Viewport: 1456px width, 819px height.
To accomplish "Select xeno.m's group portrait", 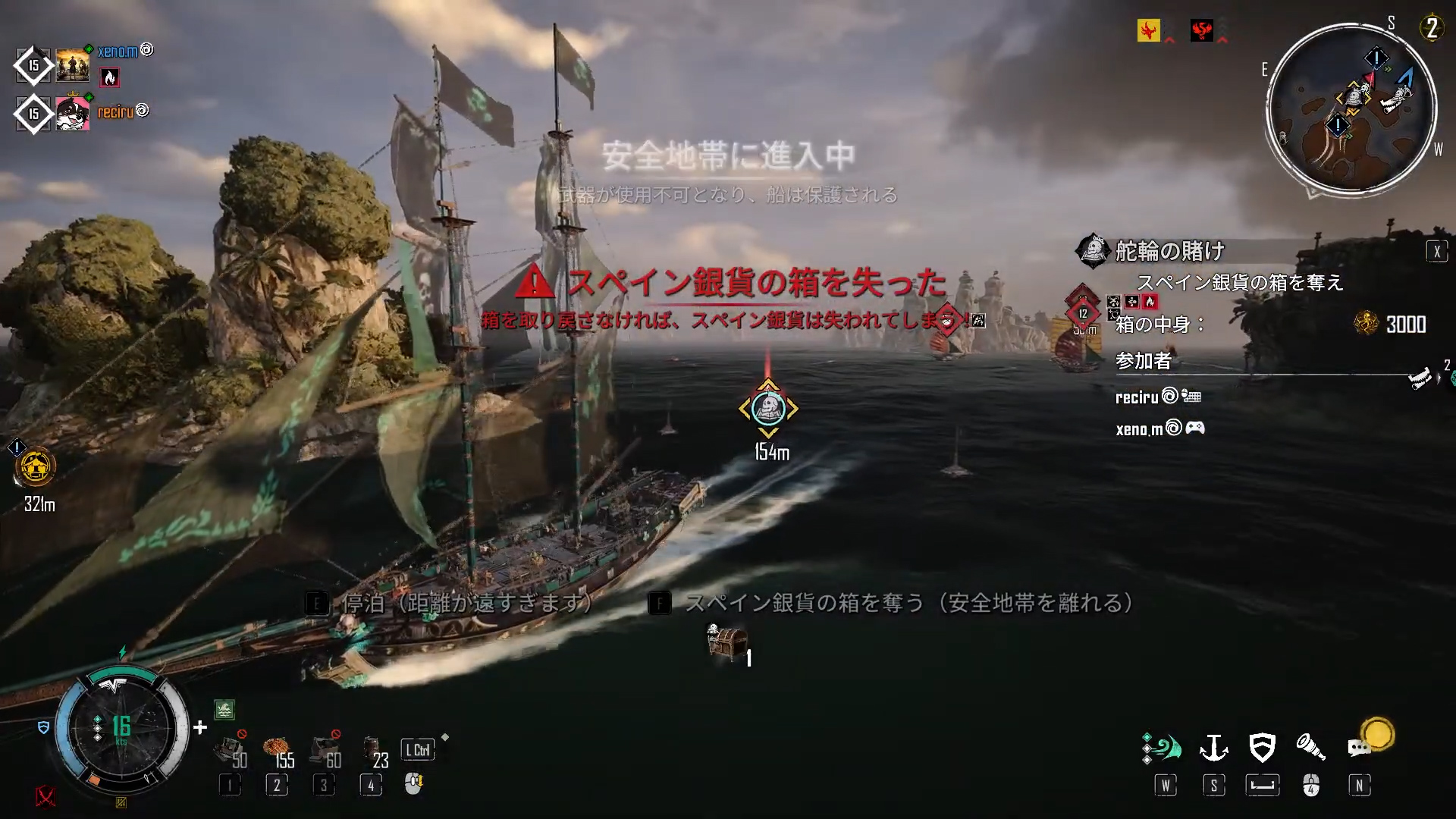I will [x=73, y=66].
